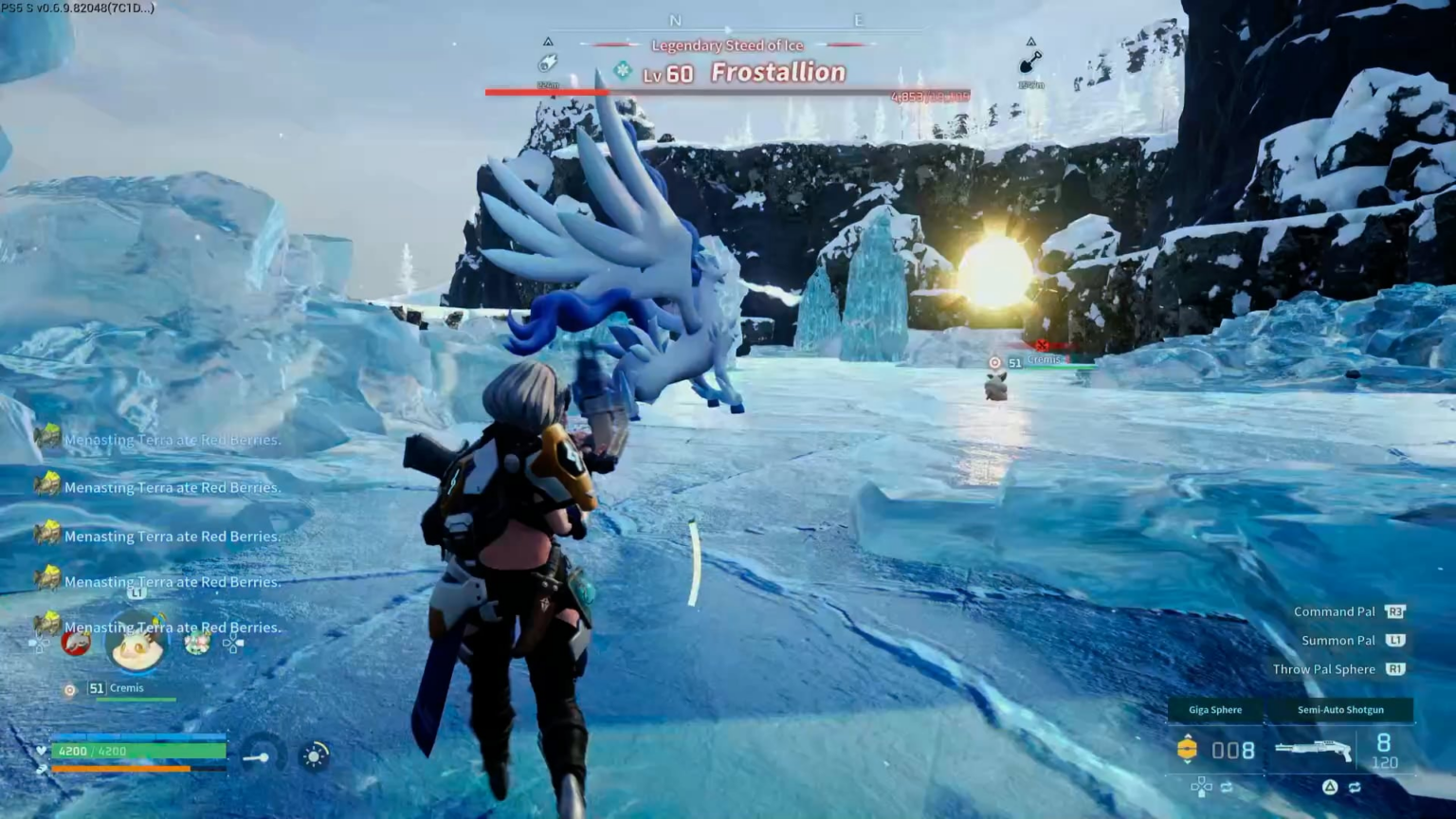Image resolution: width=1456 pixels, height=819 pixels.
Task: Select the Cremis active pal portrait
Action: pyautogui.click(x=136, y=645)
